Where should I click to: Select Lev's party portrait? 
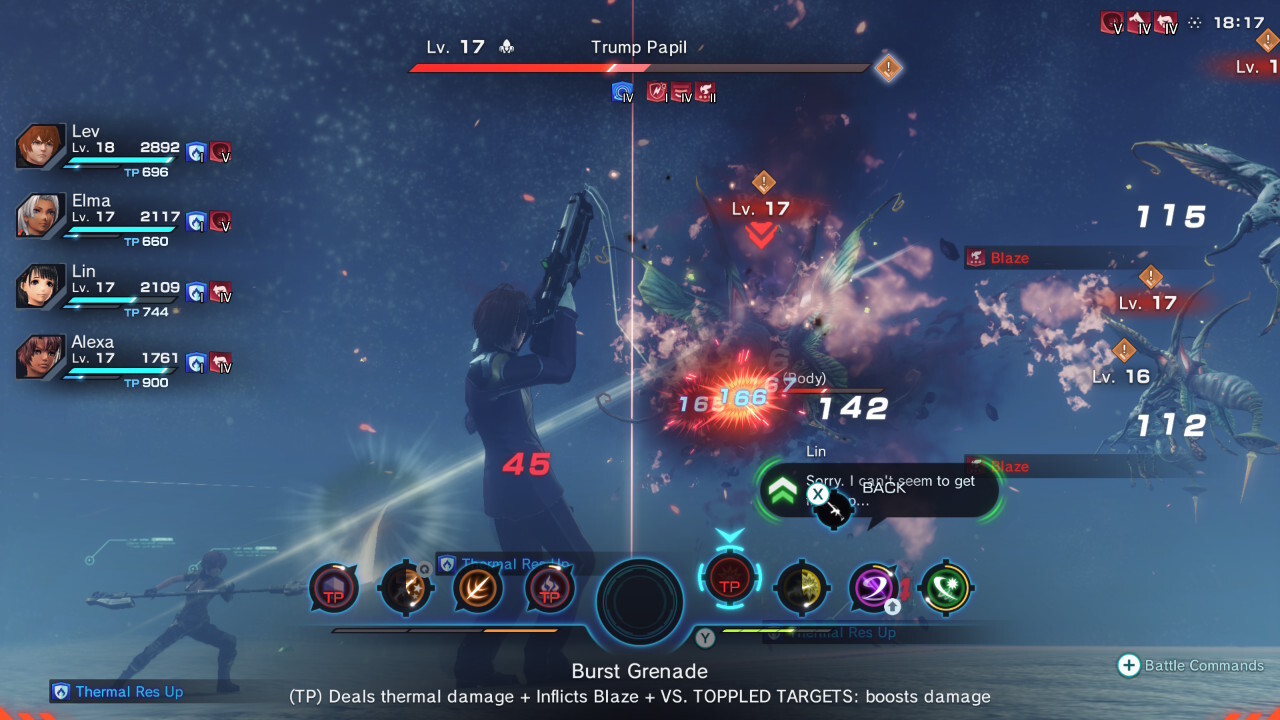[41, 147]
